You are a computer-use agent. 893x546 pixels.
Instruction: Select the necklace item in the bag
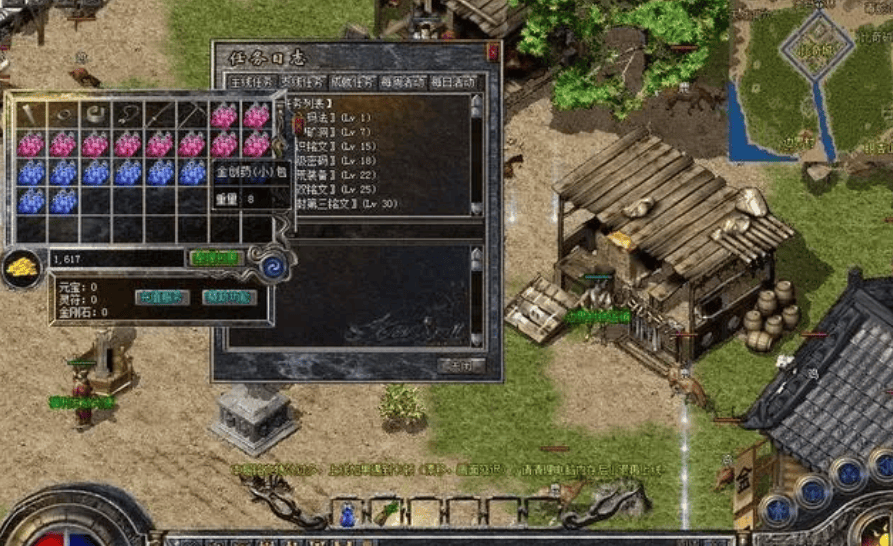click(127, 114)
